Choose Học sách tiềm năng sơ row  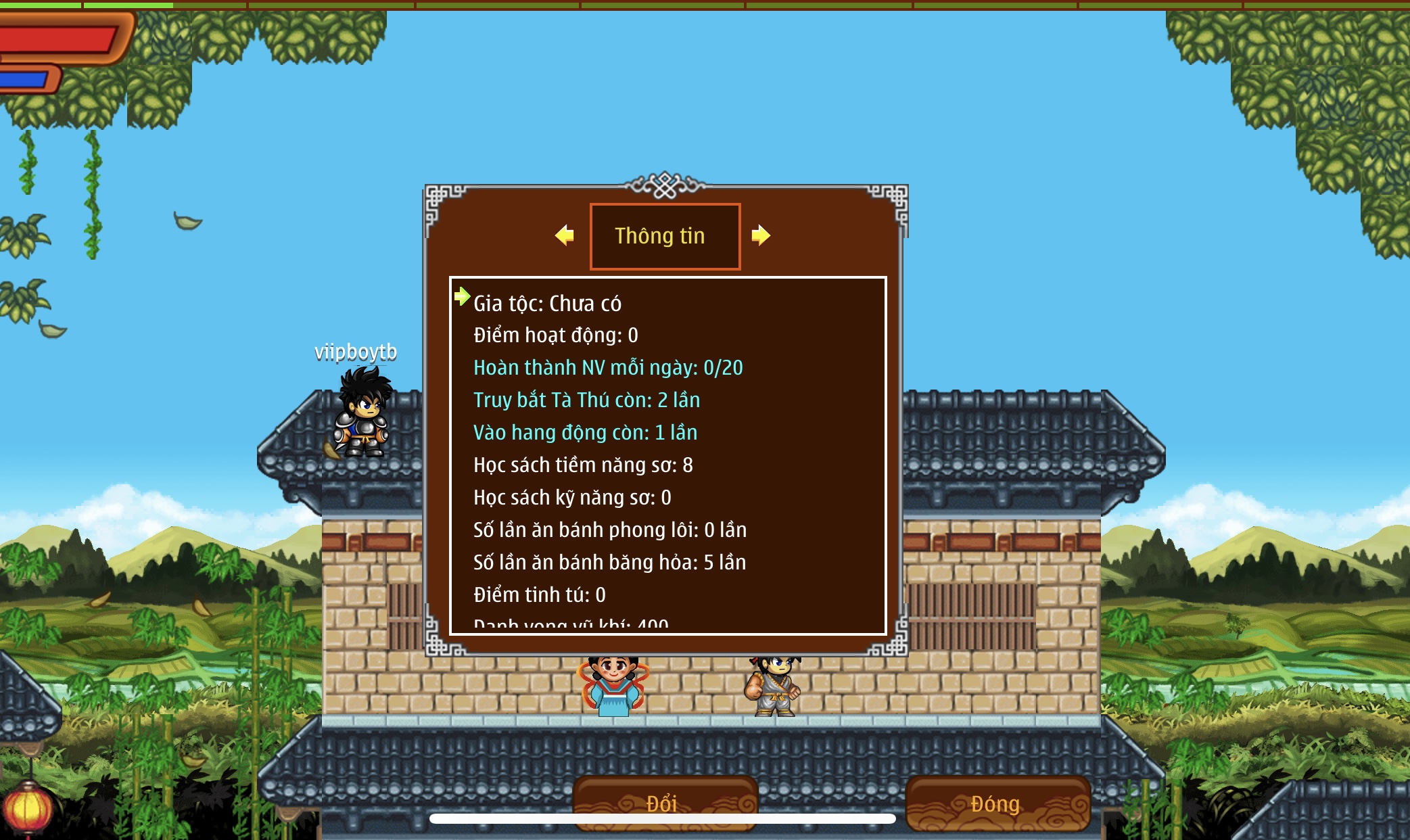583,465
